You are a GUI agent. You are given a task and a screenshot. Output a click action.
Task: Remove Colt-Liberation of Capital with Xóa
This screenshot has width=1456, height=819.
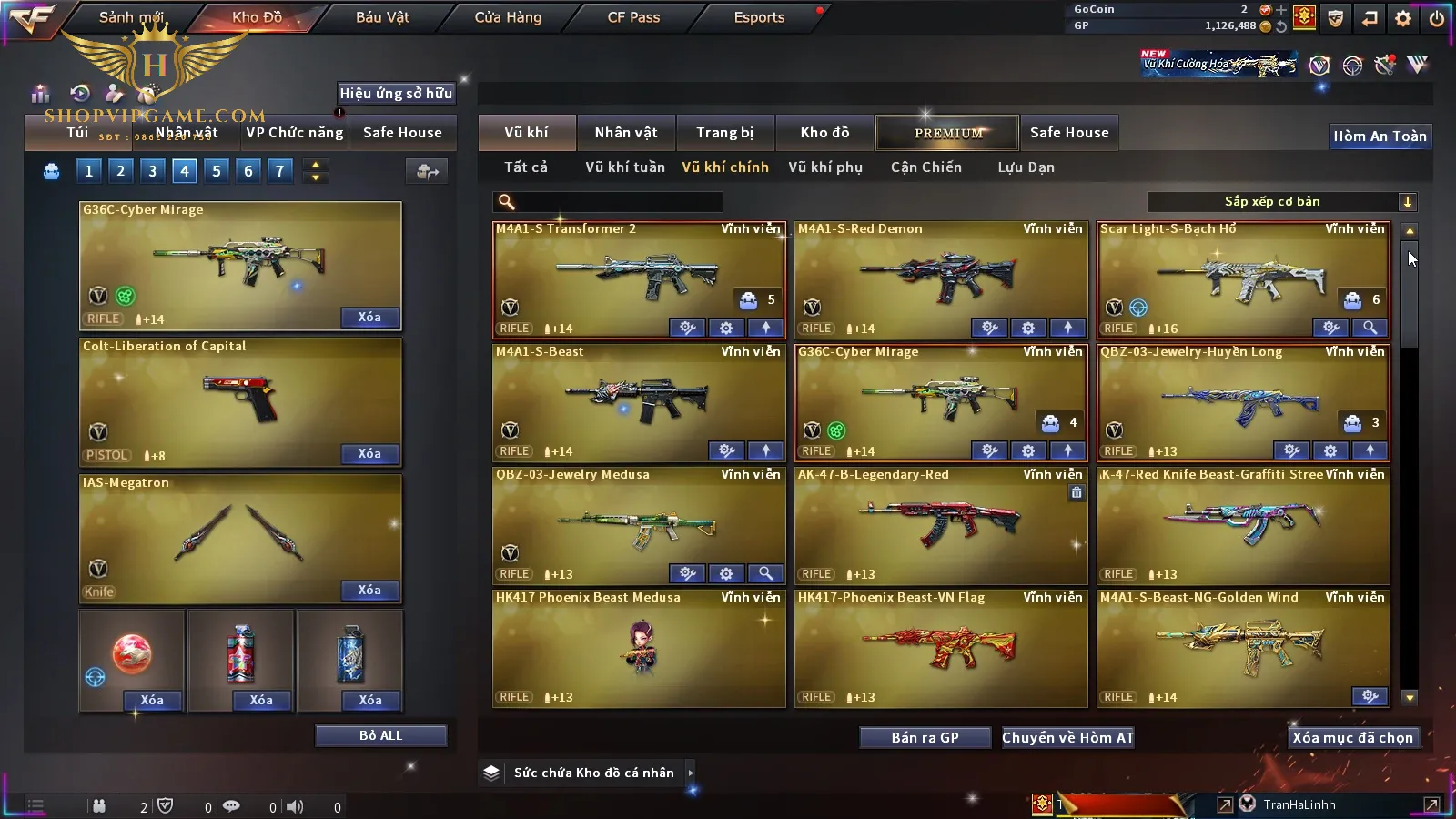click(x=369, y=454)
